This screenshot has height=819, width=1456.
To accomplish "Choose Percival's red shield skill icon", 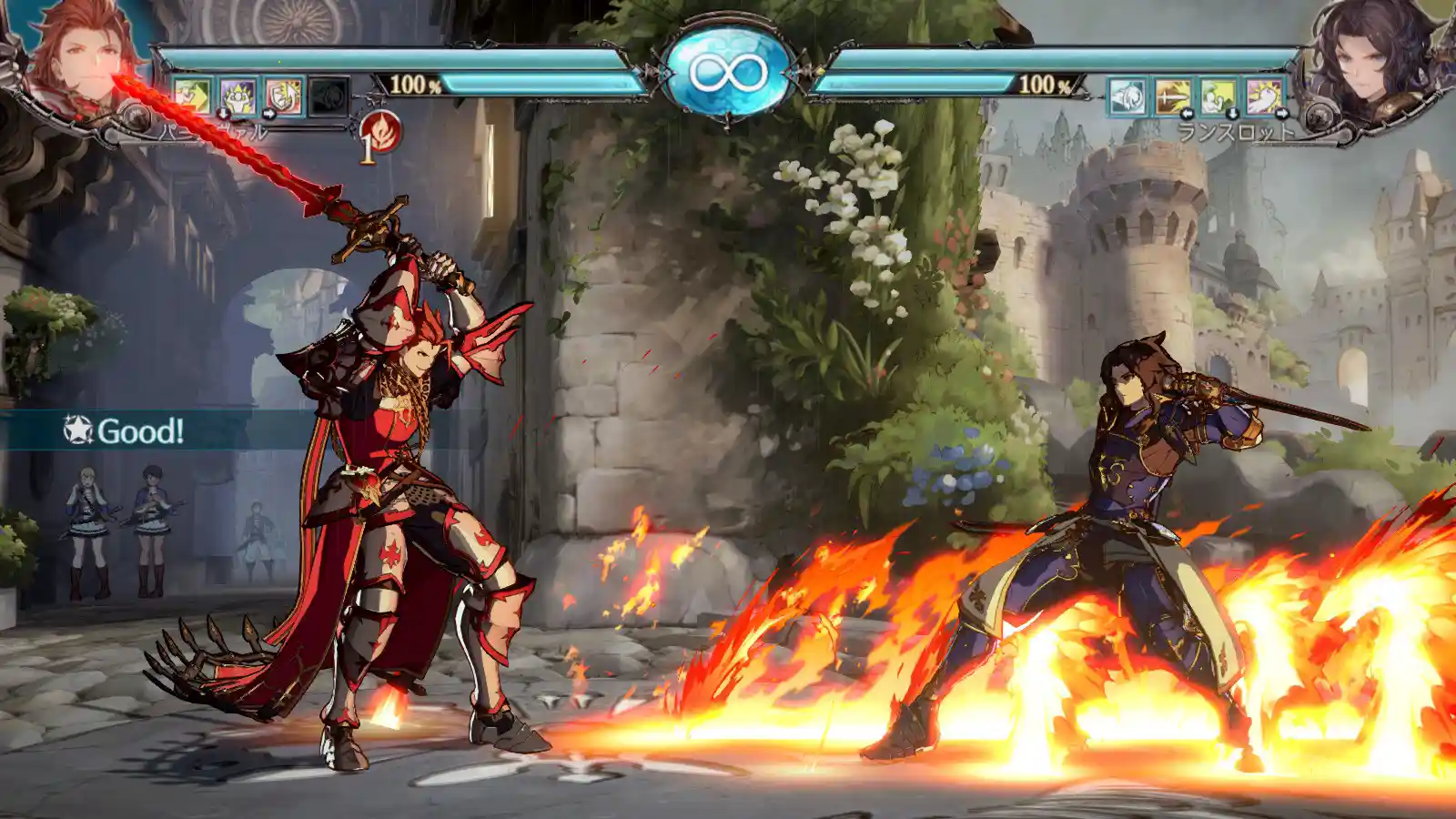I will click(x=283, y=96).
